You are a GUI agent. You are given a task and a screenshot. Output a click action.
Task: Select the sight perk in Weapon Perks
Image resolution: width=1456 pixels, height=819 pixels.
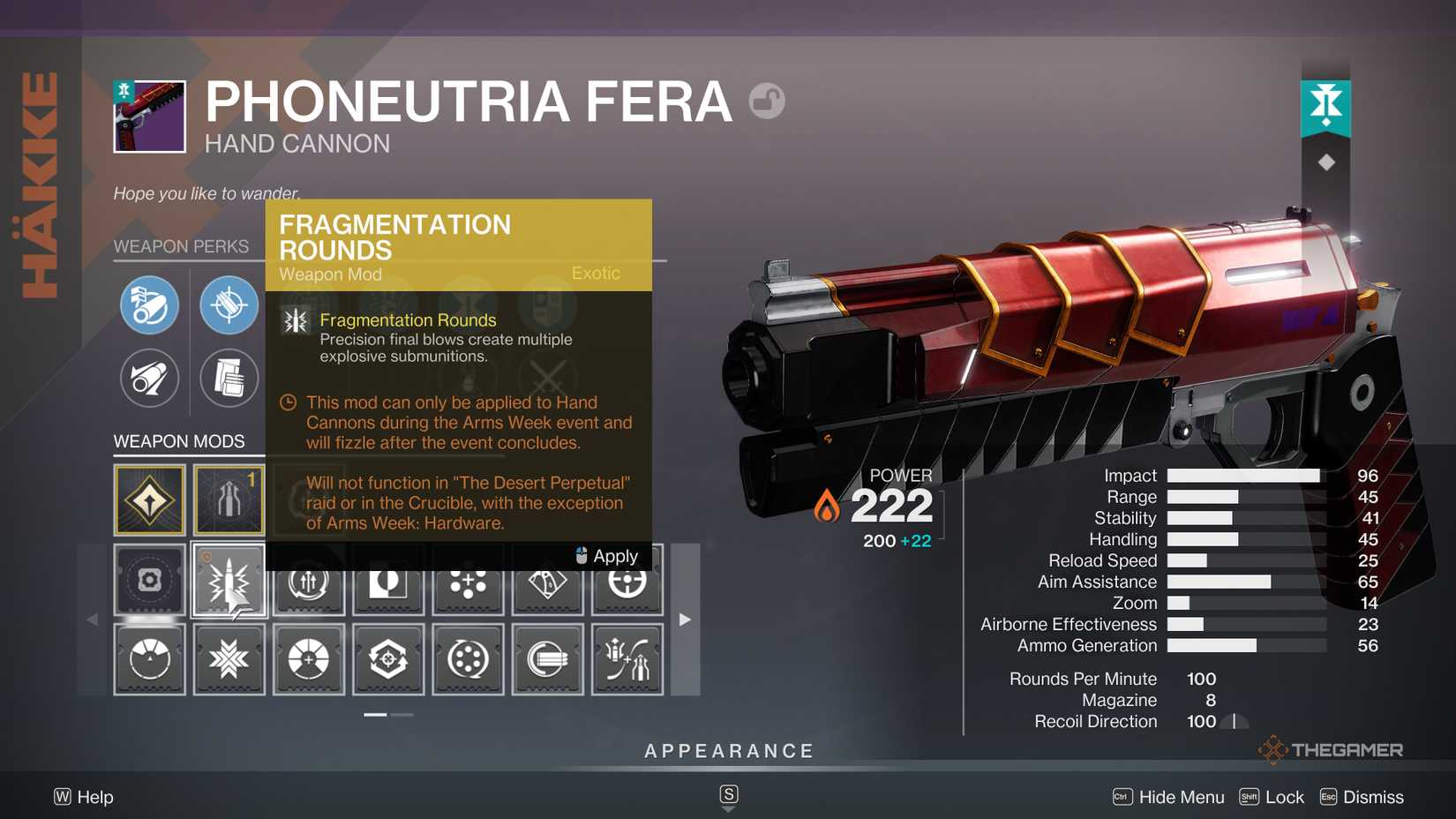pos(228,305)
